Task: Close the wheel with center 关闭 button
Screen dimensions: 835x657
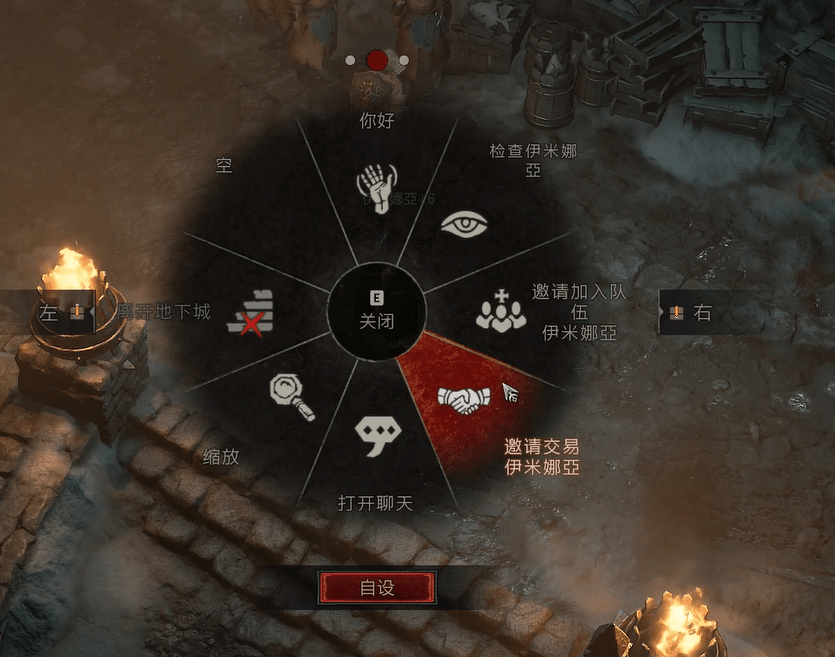Action: pos(377,313)
